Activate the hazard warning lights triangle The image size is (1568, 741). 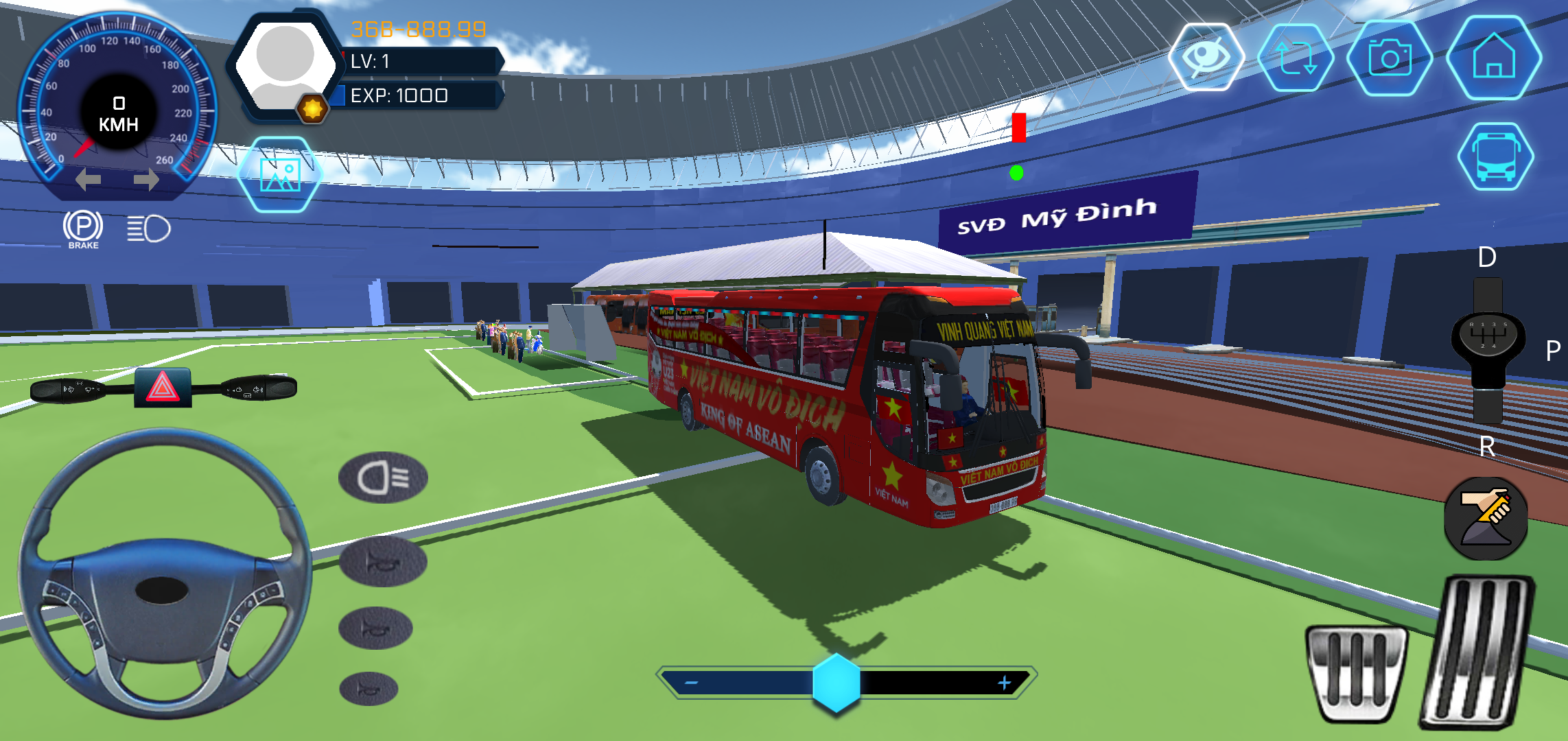(163, 388)
